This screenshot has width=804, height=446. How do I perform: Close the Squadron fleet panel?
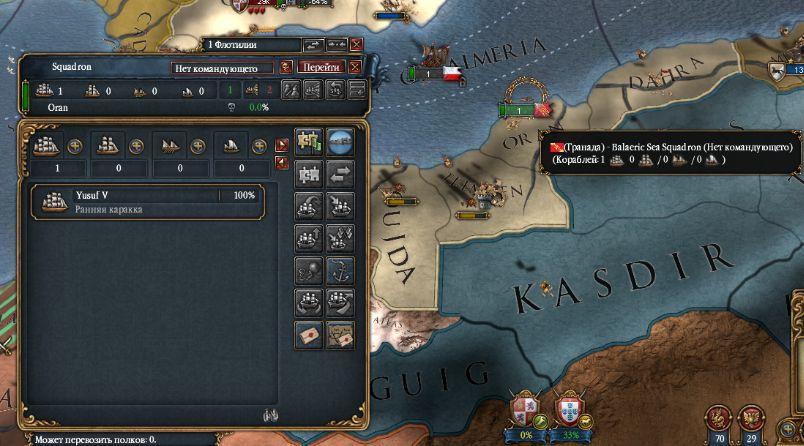[354, 67]
